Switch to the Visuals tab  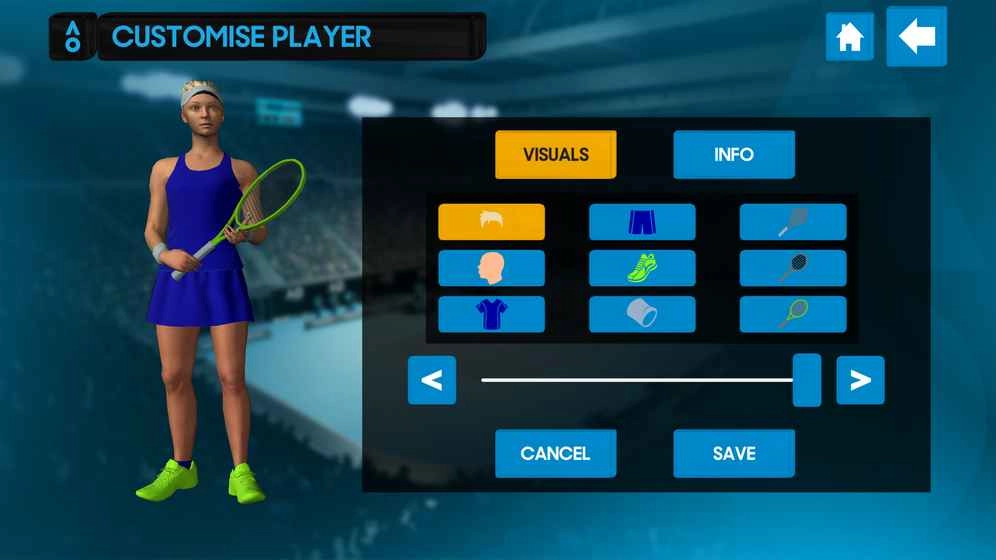(x=555, y=155)
